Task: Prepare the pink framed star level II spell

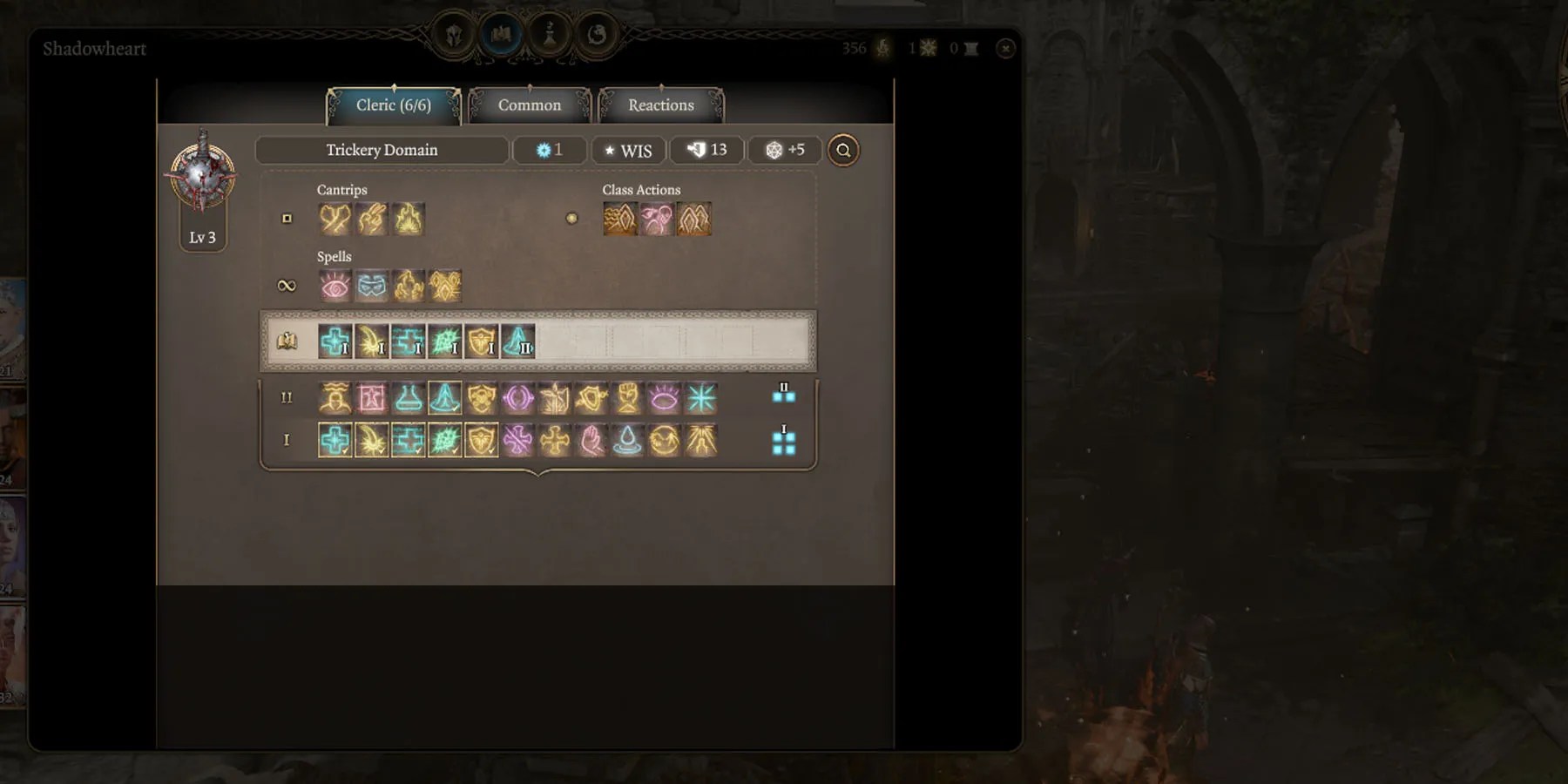Action: pos(371,398)
